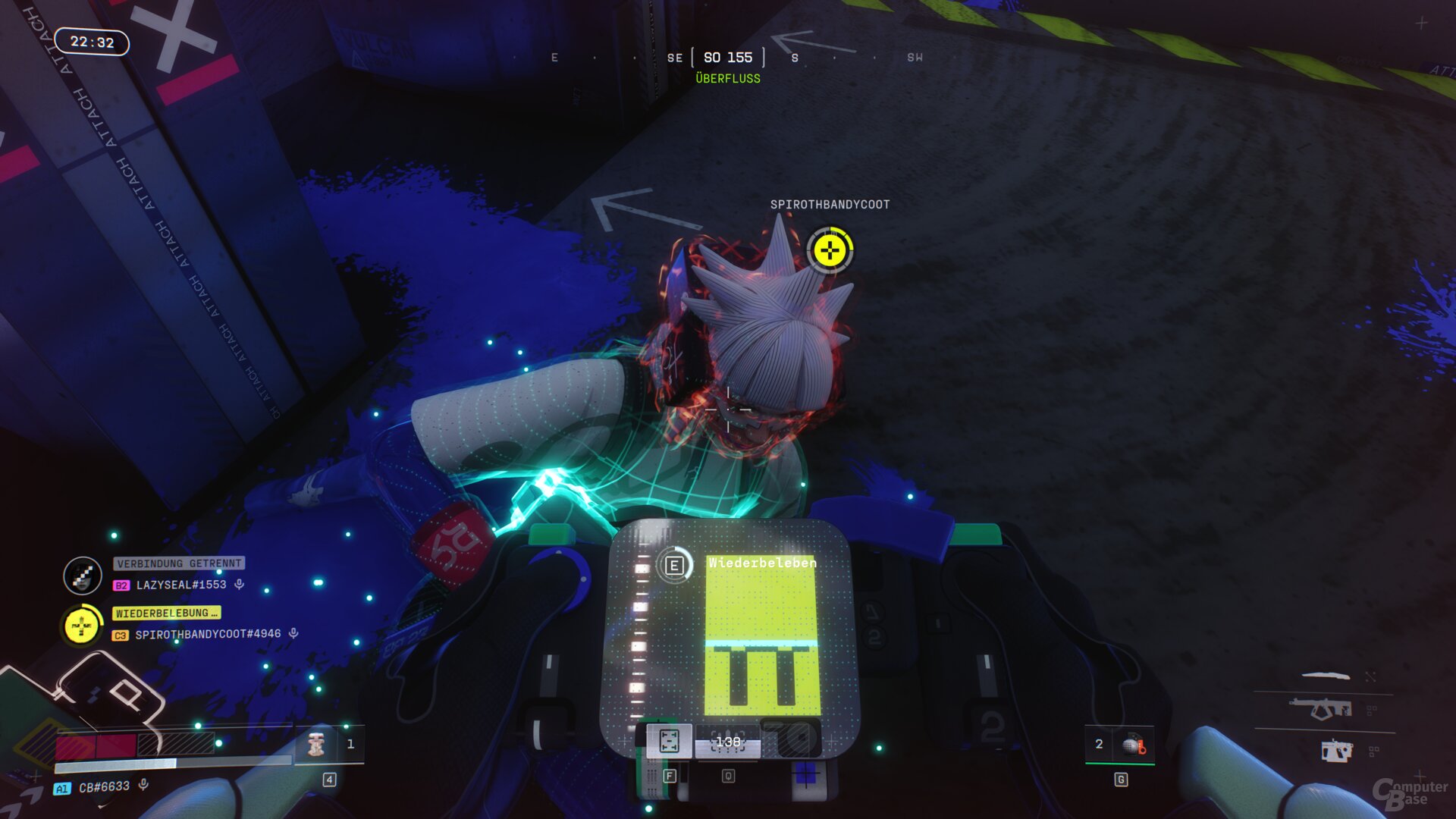Equip the pistol weapon slot
This screenshot has width=1456, height=819.
tap(1336, 751)
